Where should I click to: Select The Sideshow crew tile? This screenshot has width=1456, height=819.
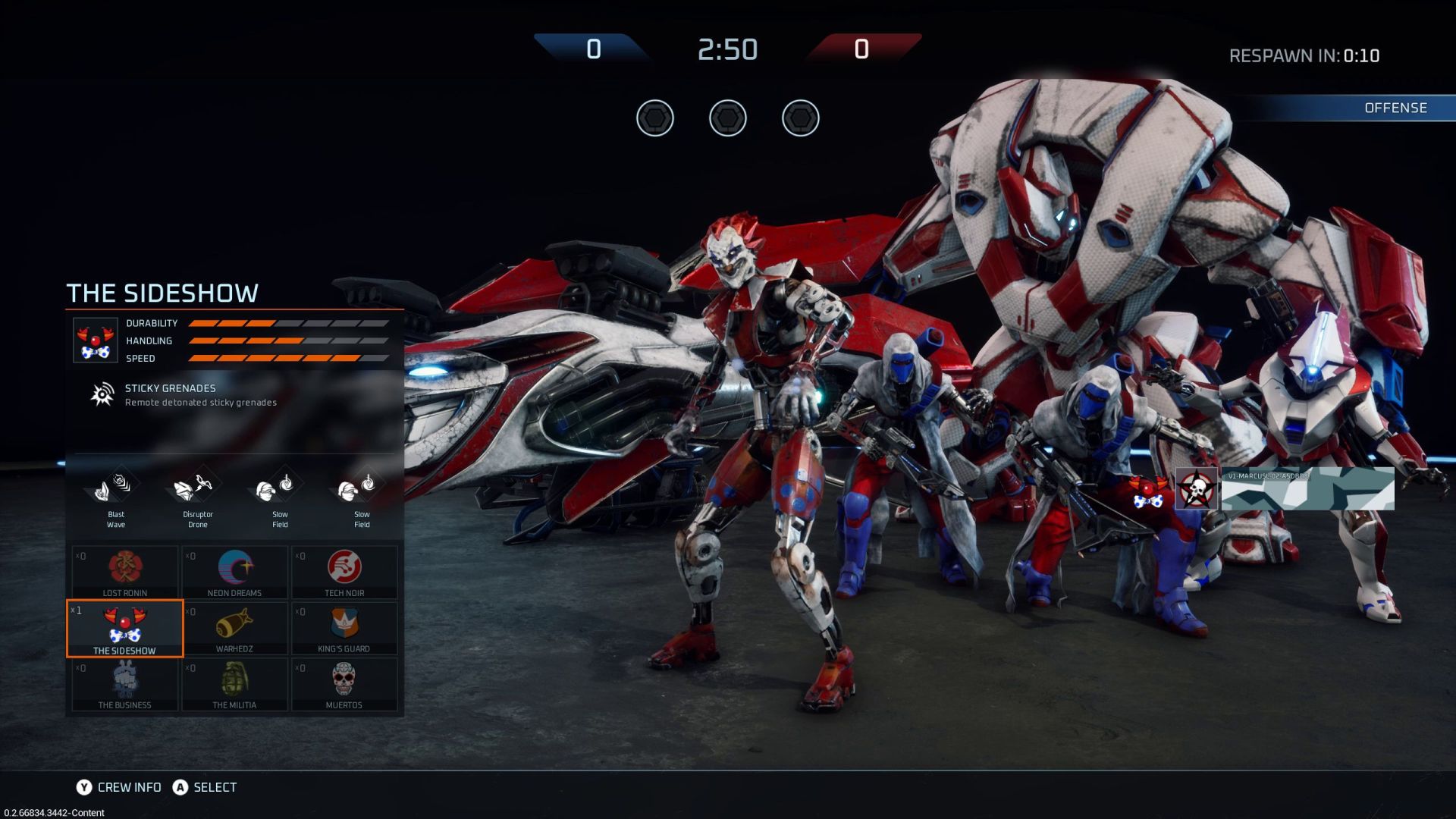point(125,629)
